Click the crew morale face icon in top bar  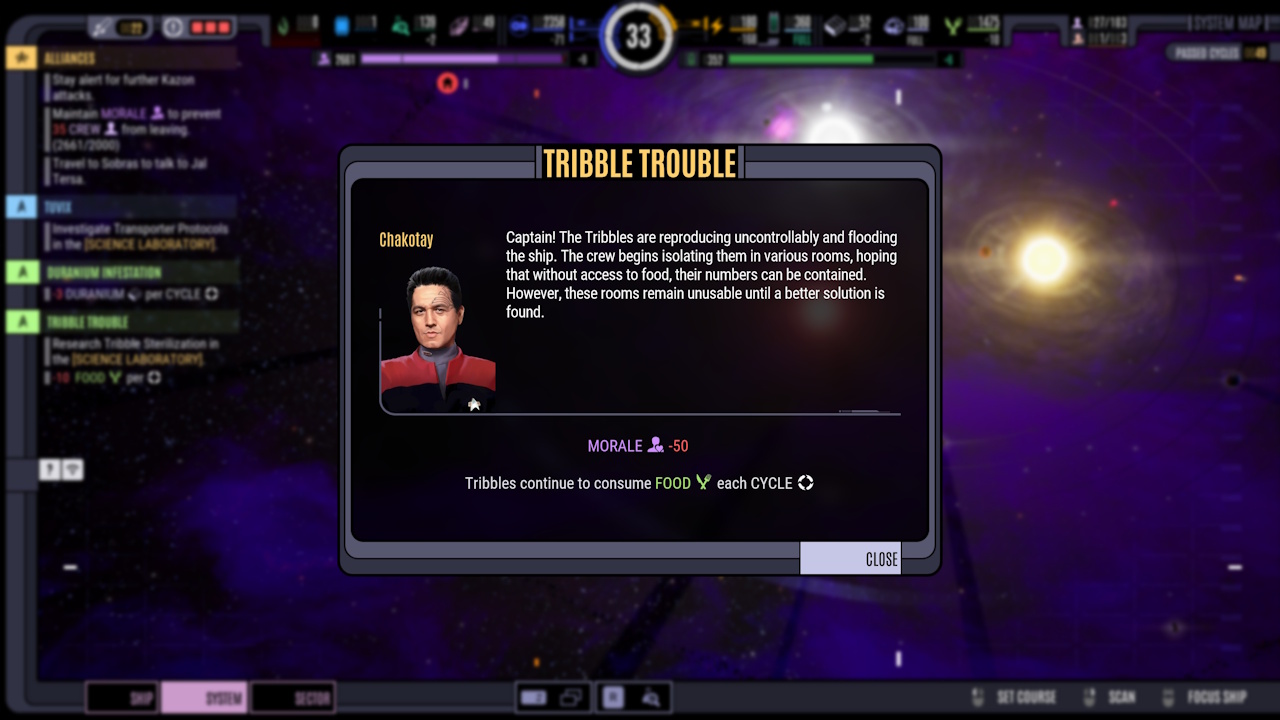click(x=1078, y=21)
